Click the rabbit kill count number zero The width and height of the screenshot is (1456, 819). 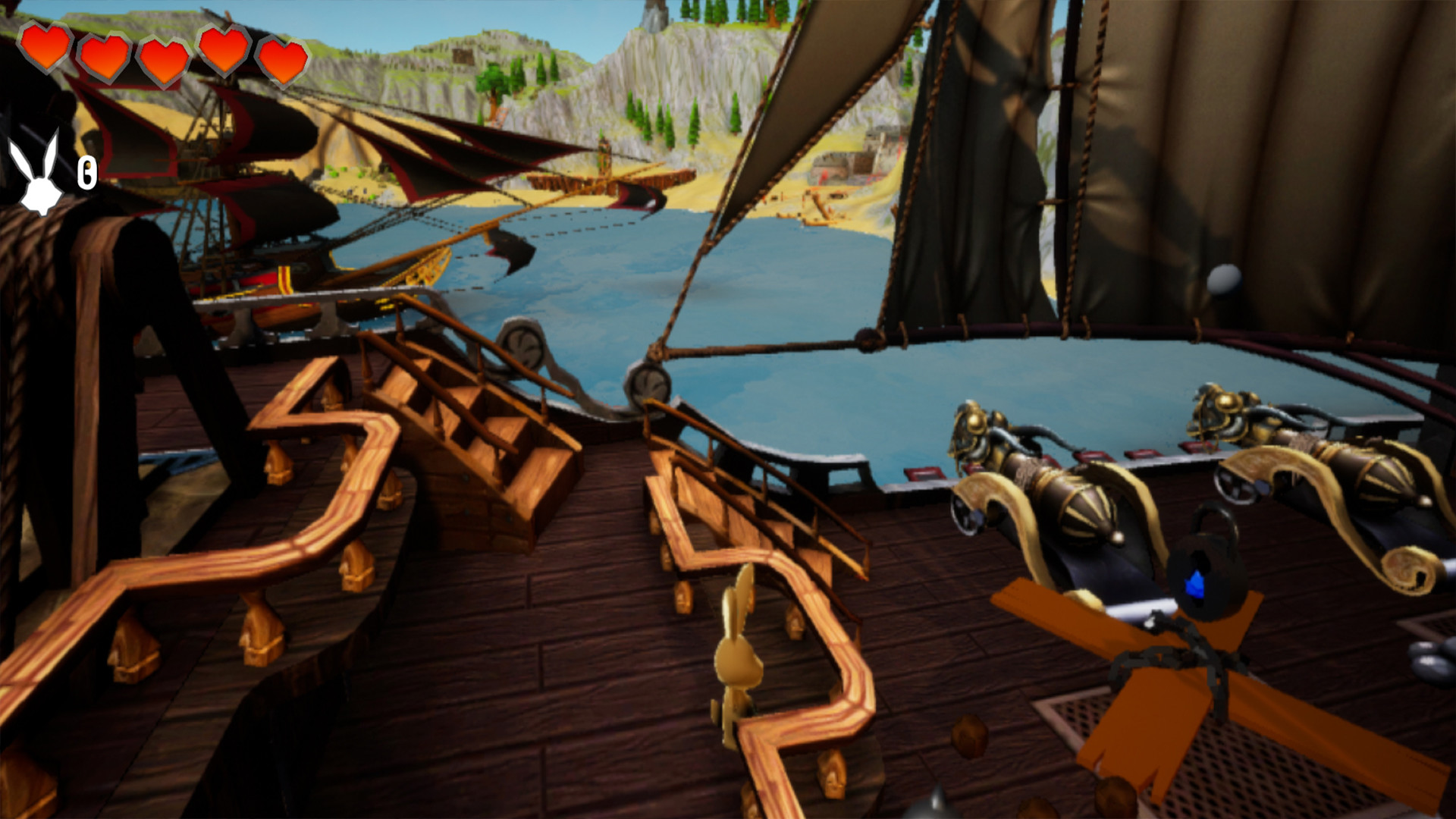pos(86,173)
